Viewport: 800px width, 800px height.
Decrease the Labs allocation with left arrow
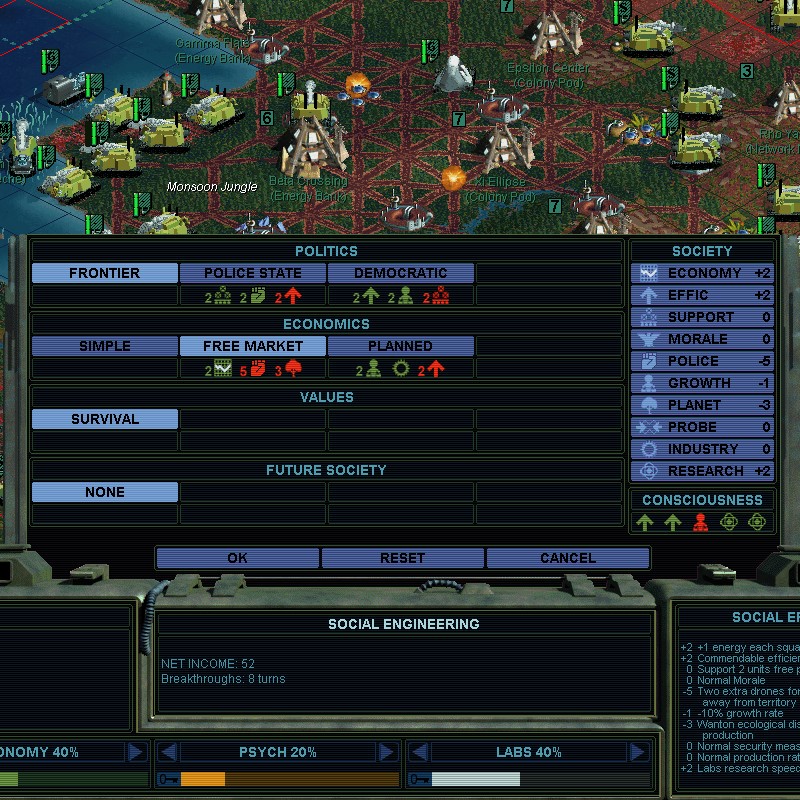coord(419,752)
